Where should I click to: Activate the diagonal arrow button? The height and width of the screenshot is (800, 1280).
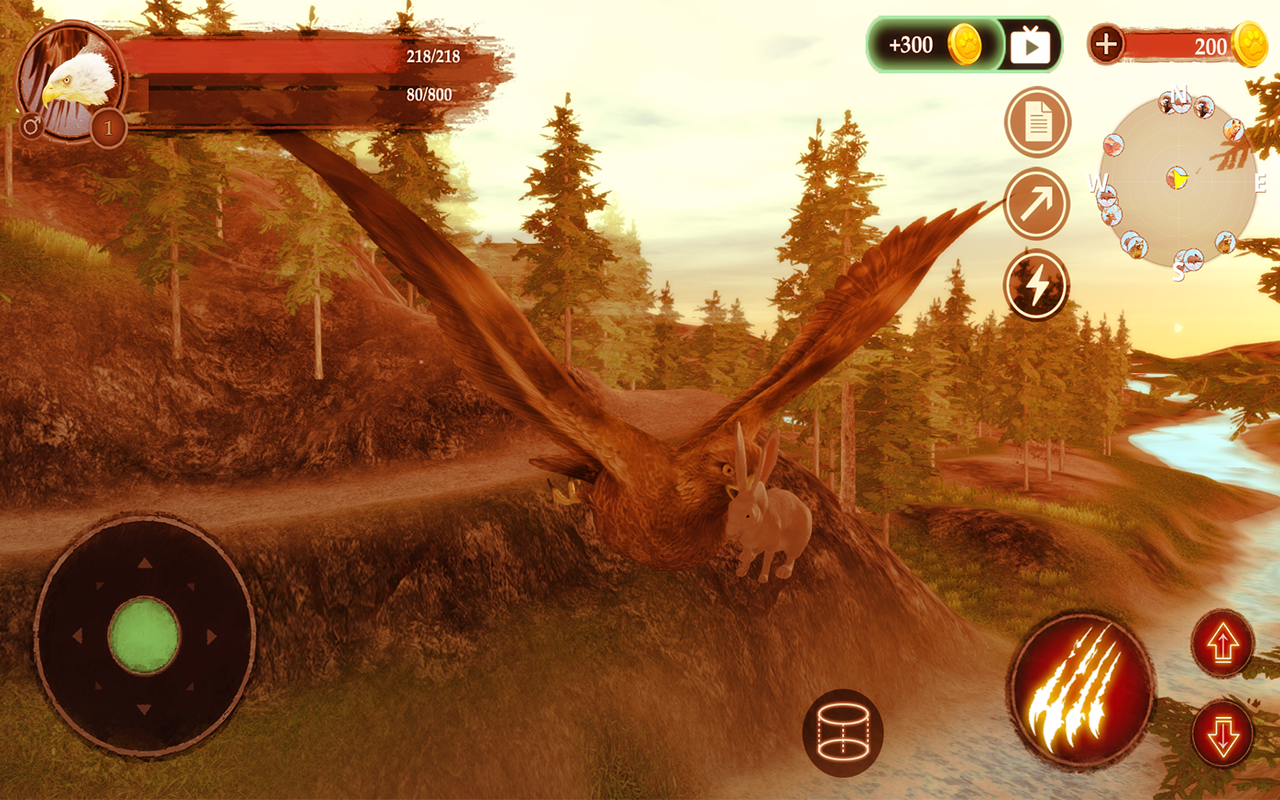coord(1037,204)
